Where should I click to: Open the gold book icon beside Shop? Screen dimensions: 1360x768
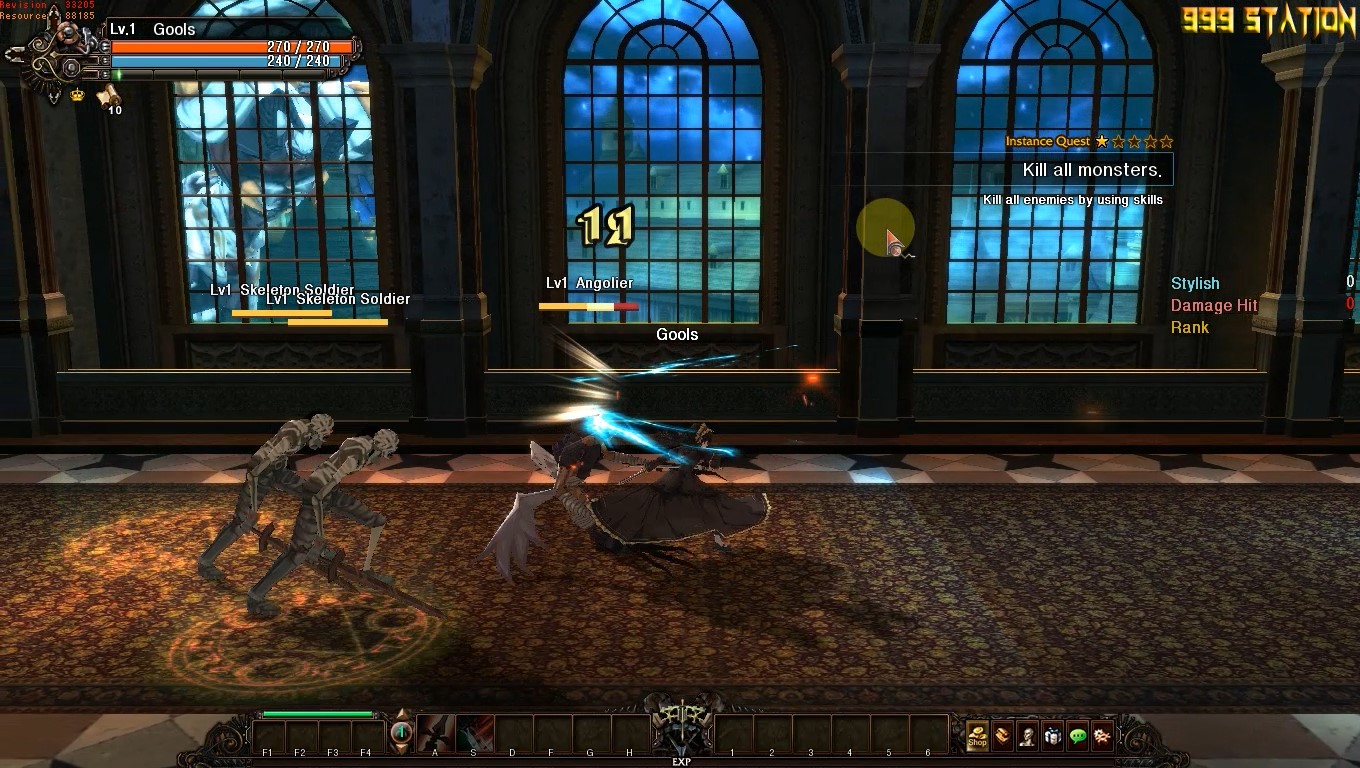(1002, 737)
